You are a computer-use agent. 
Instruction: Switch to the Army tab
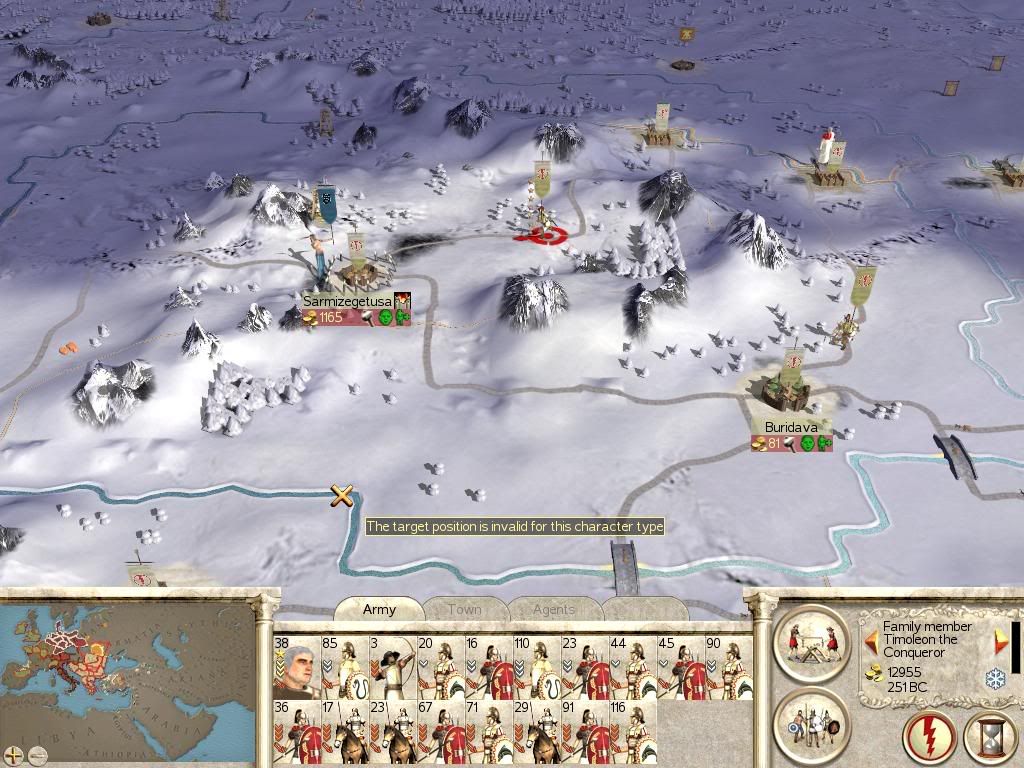tap(379, 609)
